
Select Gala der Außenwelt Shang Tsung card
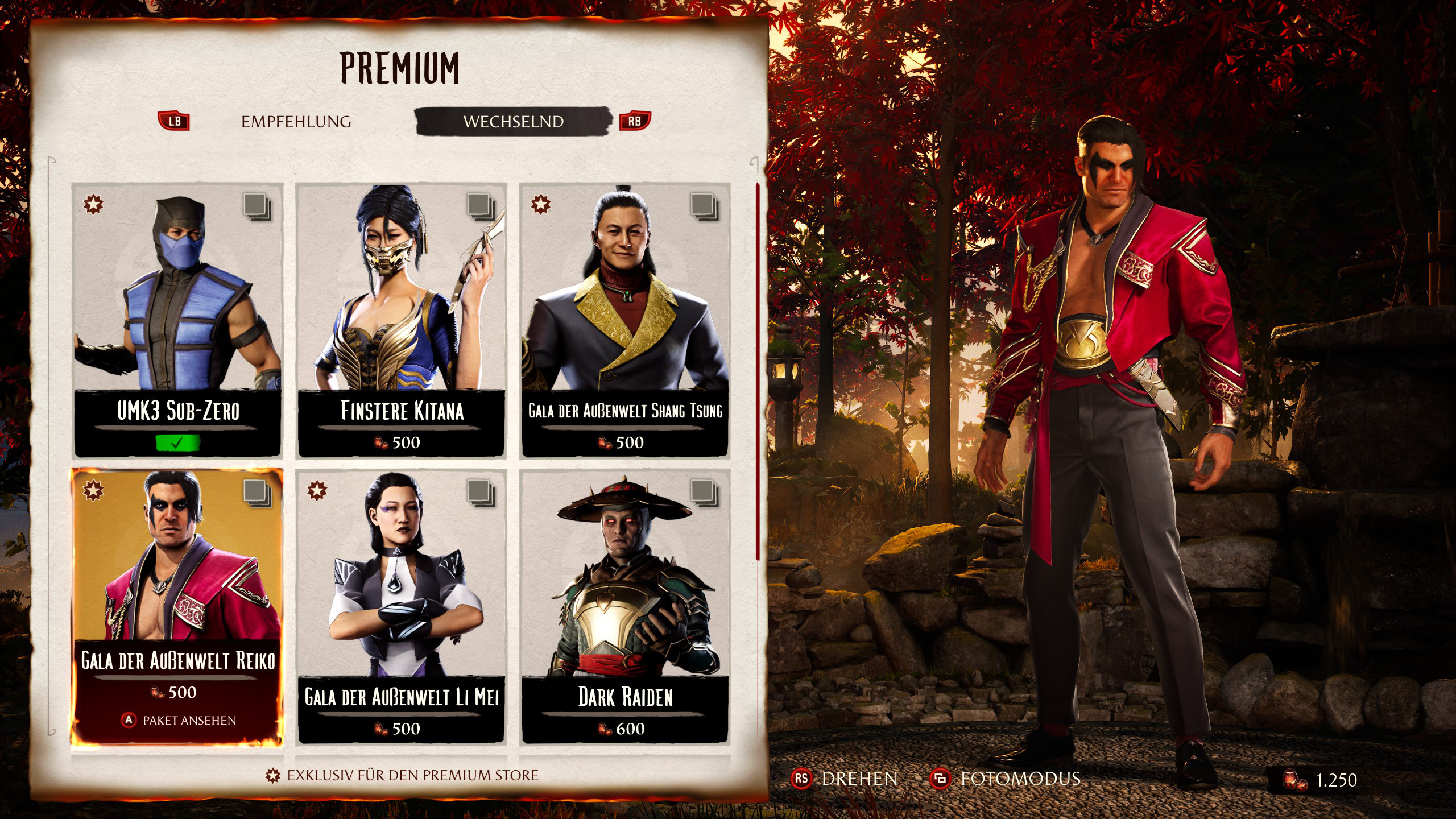[x=625, y=320]
